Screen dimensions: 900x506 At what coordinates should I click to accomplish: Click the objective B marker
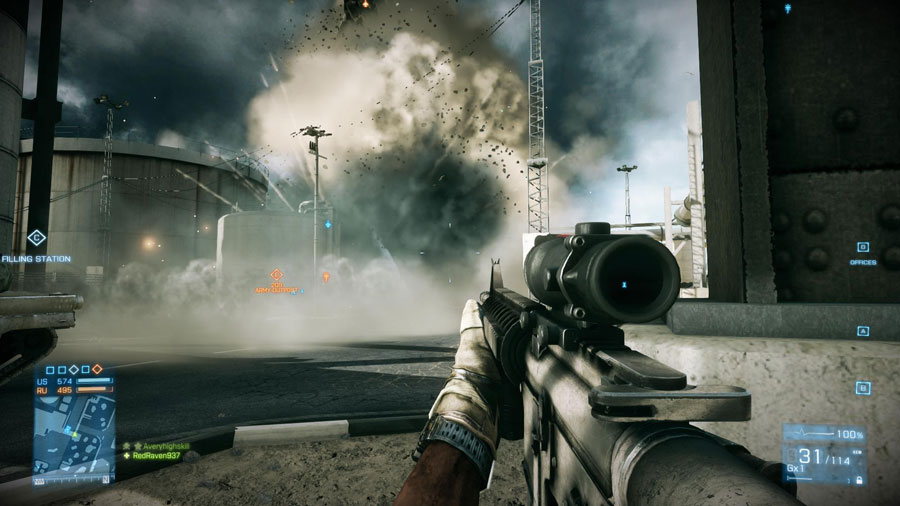[x=863, y=387]
